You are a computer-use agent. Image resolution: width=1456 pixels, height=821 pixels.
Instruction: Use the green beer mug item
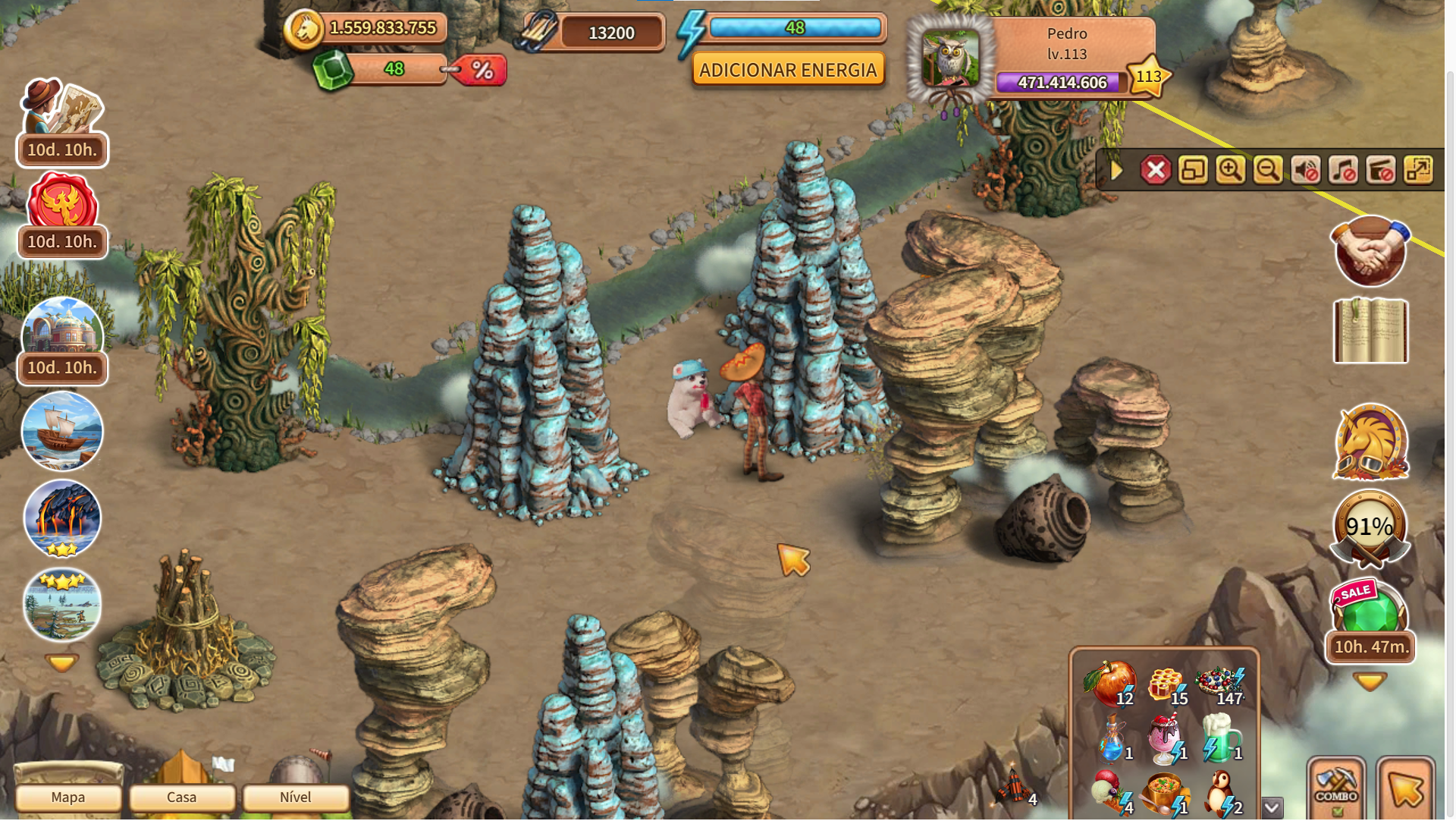click(x=1221, y=738)
